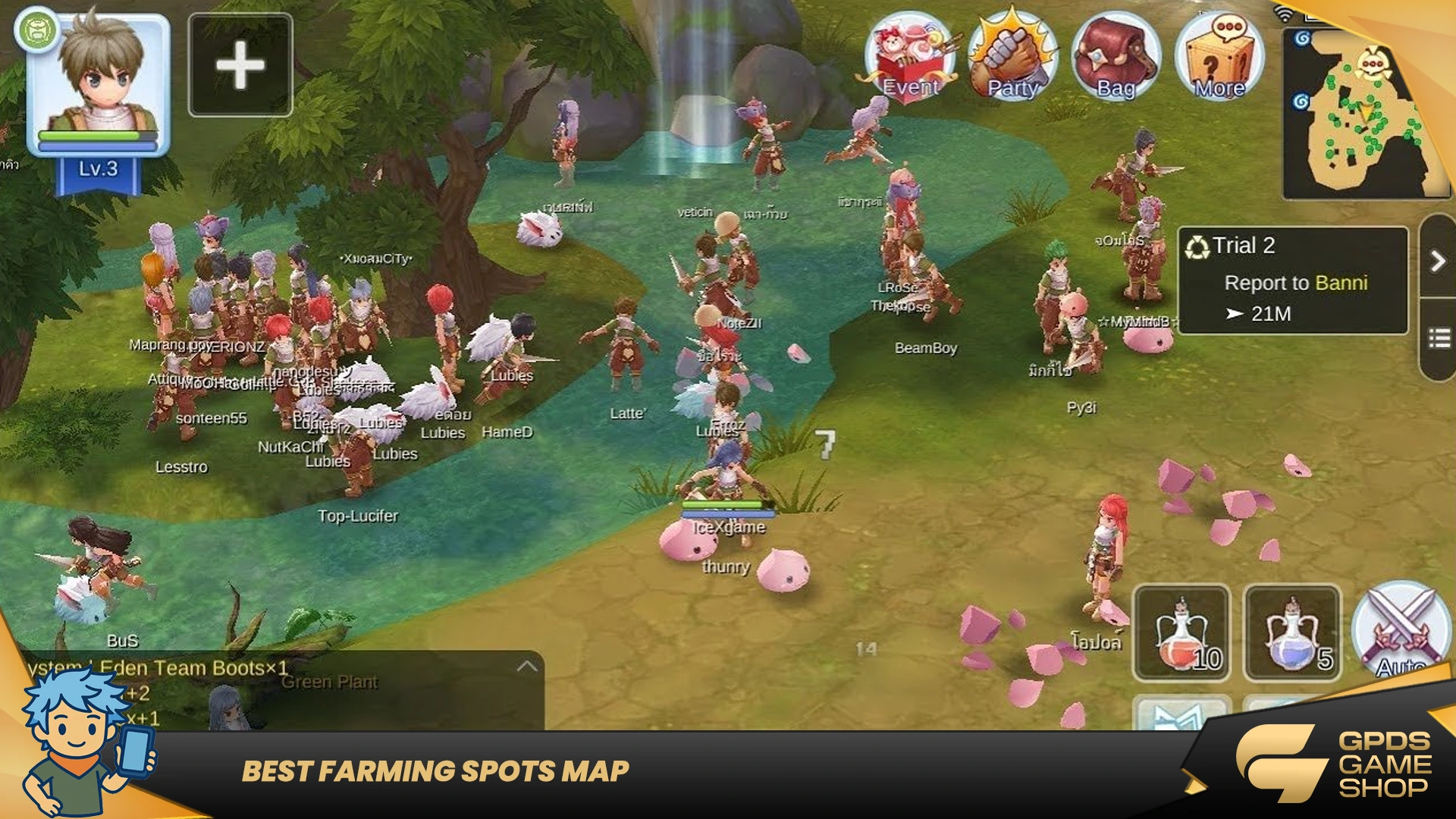Open the quest list button
Viewport: 1456px width, 819px height.
point(1439,338)
